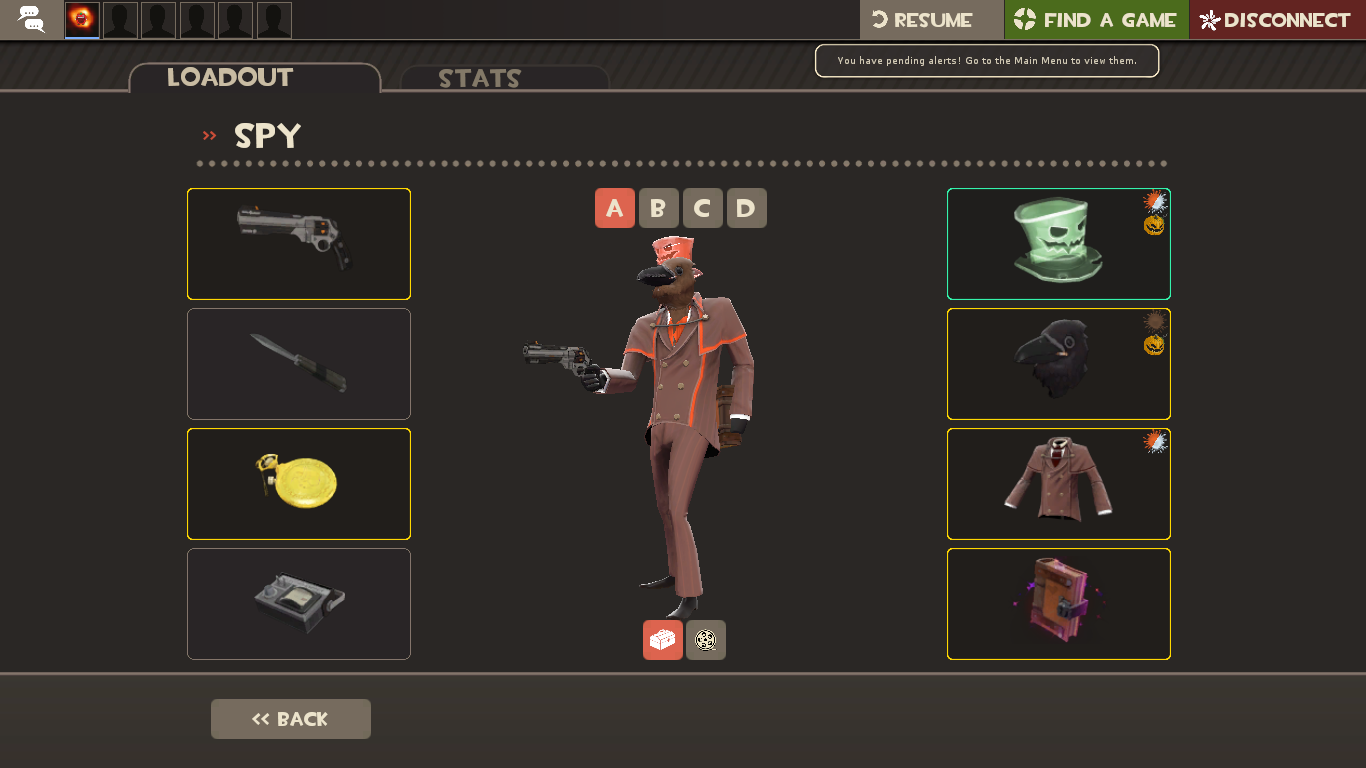Change the revolver primary weapon slot
Viewport: 1366px width, 768px height.
(x=299, y=244)
